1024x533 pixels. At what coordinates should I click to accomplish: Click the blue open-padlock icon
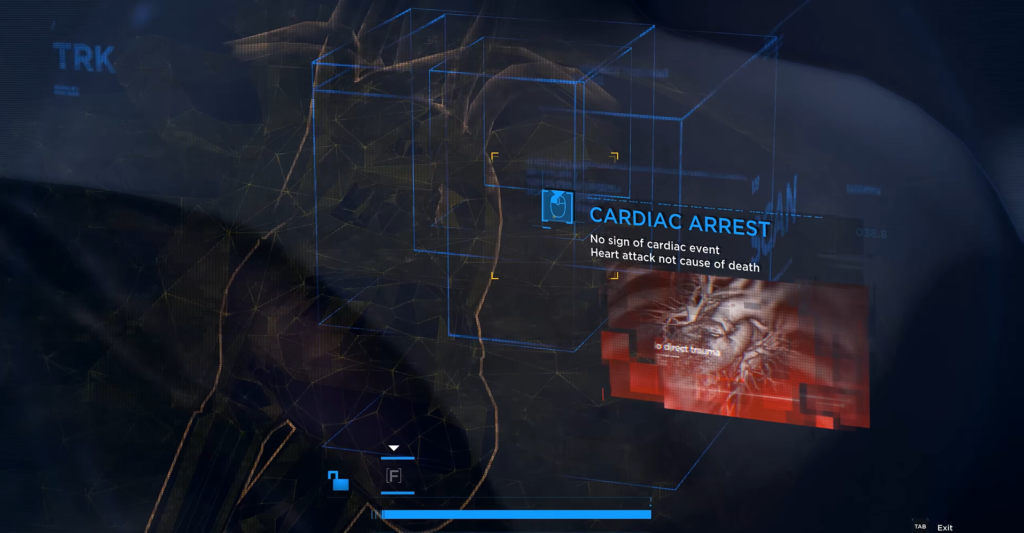click(339, 481)
